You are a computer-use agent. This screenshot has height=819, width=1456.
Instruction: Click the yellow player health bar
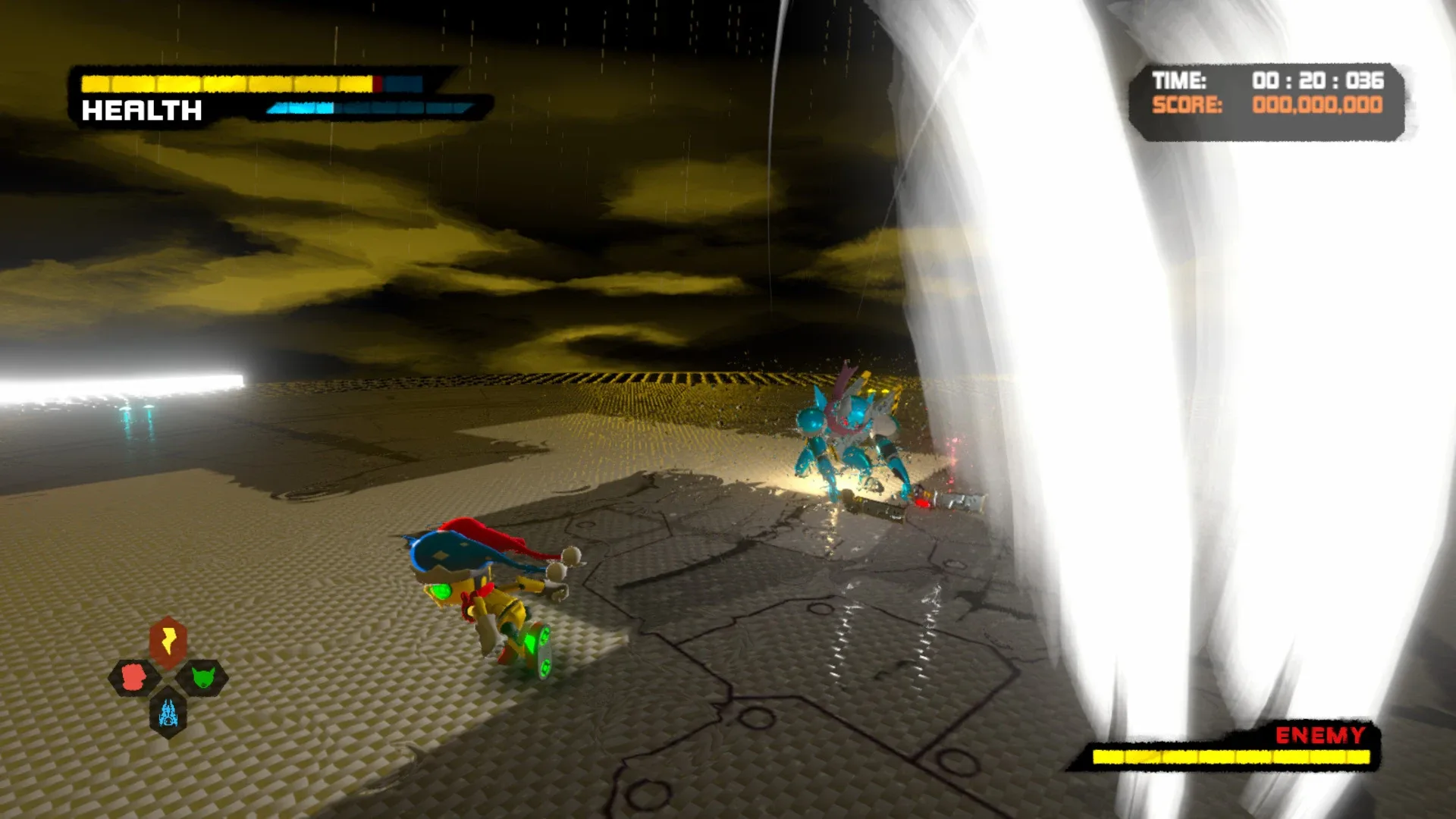click(x=227, y=82)
